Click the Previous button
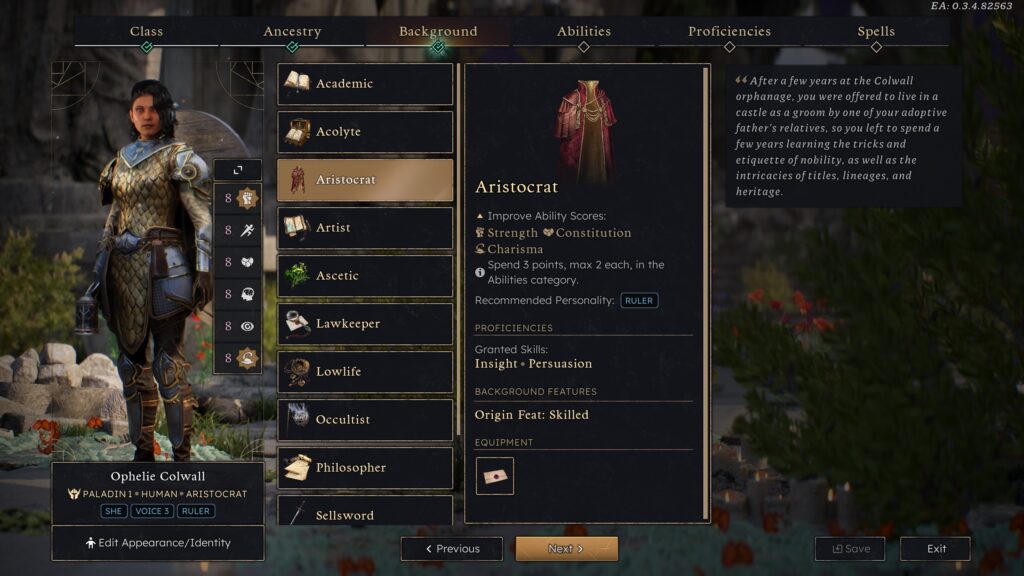Image resolution: width=1024 pixels, height=576 pixels. coord(452,549)
